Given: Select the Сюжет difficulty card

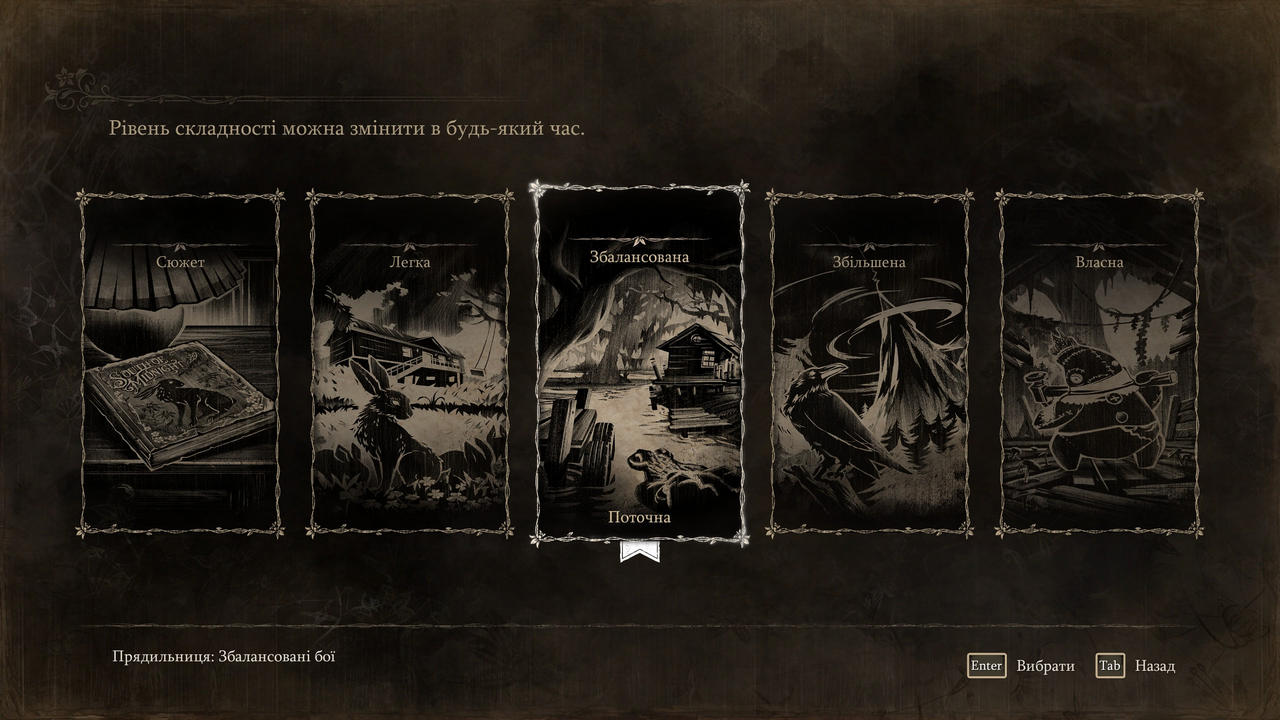Looking at the screenshot, I should click(x=180, y=363).
